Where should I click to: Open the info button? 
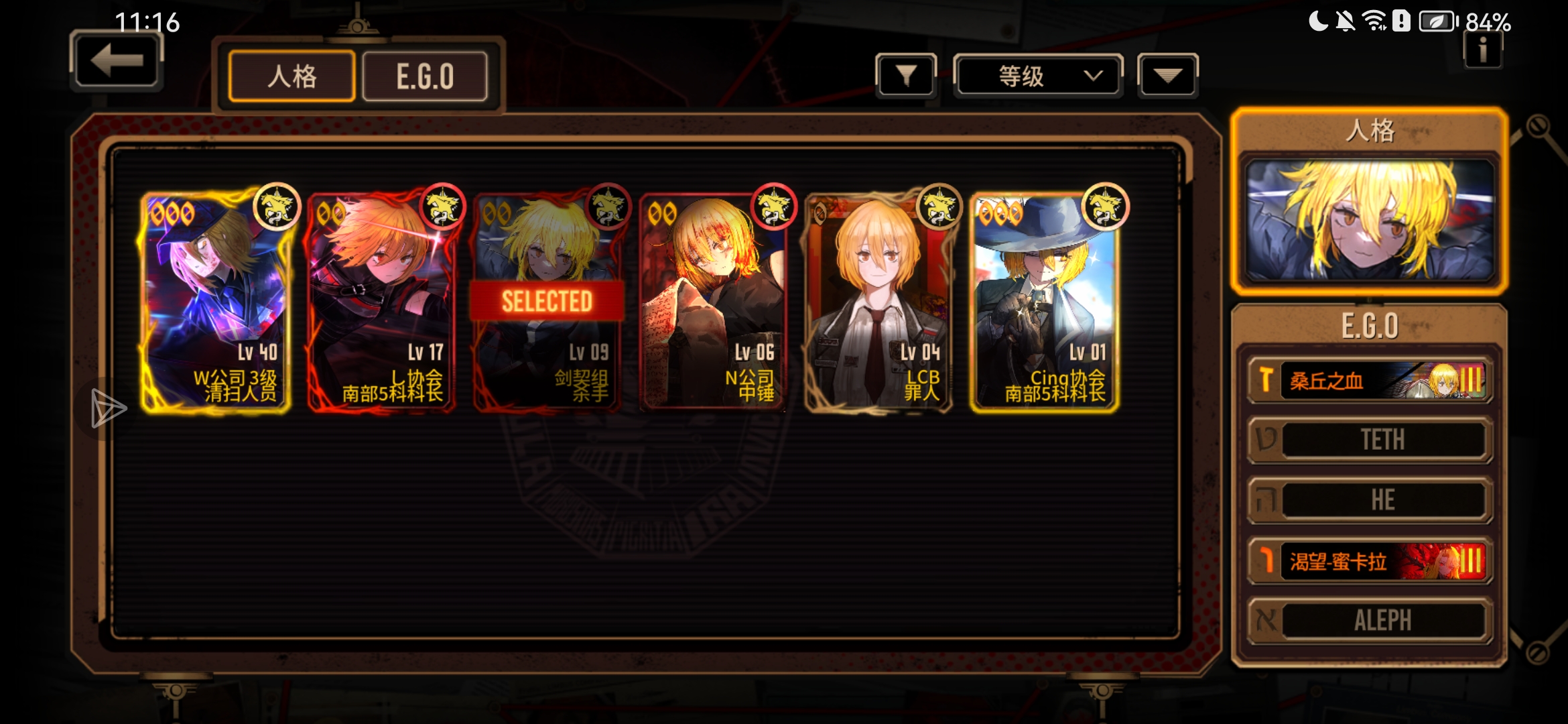1483,50
